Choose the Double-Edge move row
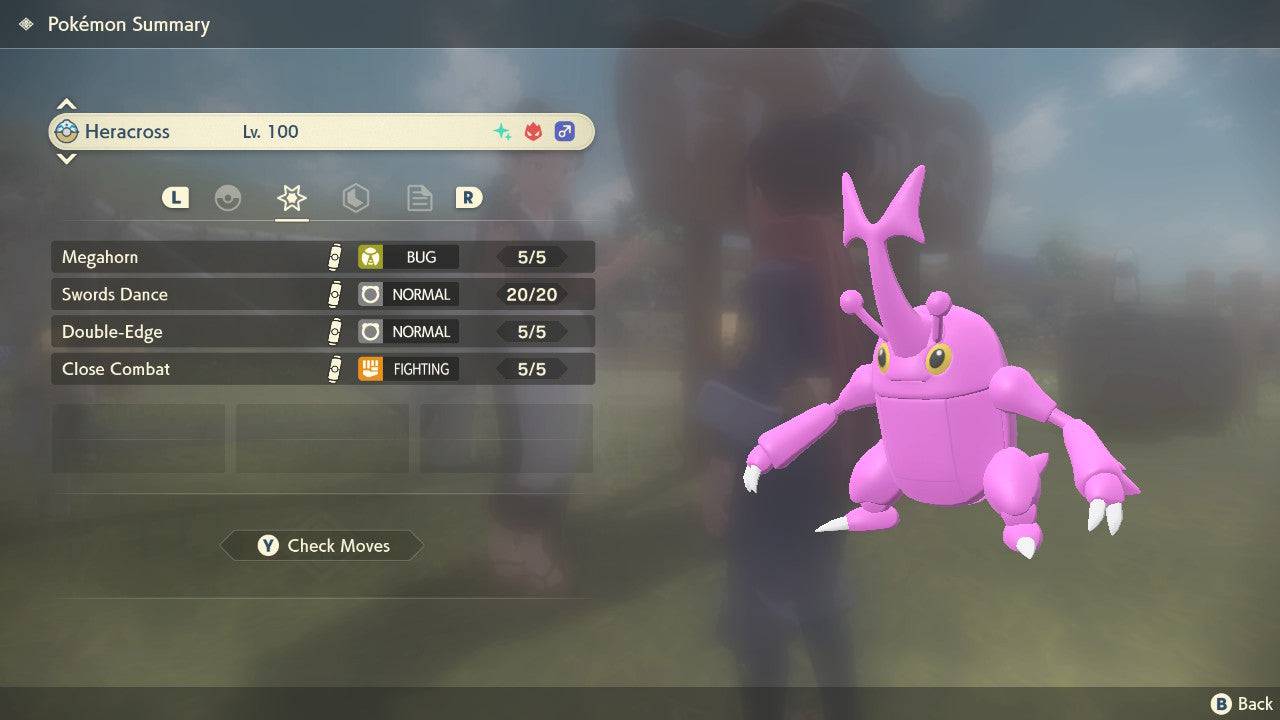The height and width of the screenshot is (720, 1280). 322,332
